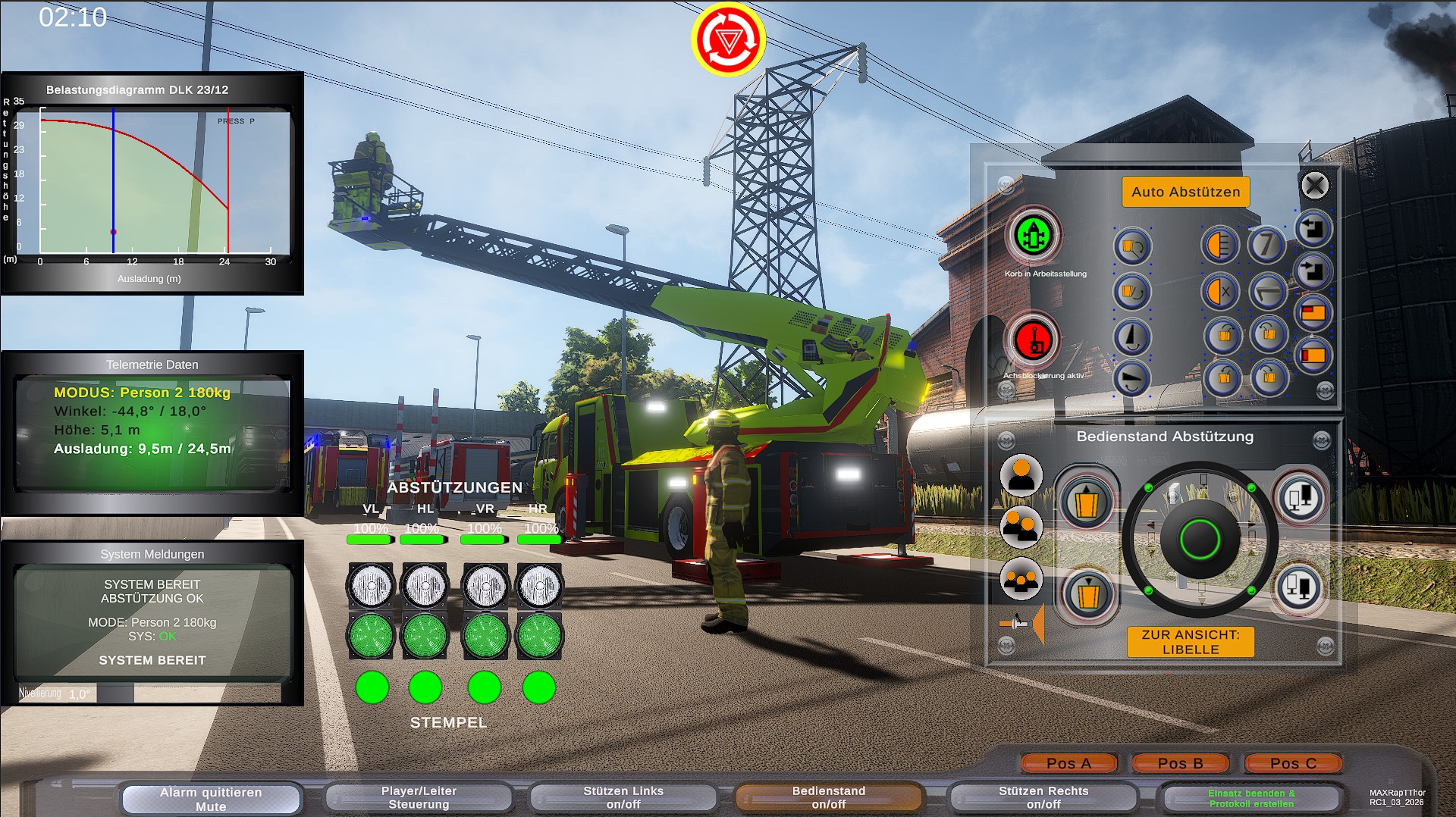The image size is (1456, 817).
Task: Click the orange lower-supports icon
Action: tap(1087, 596)
